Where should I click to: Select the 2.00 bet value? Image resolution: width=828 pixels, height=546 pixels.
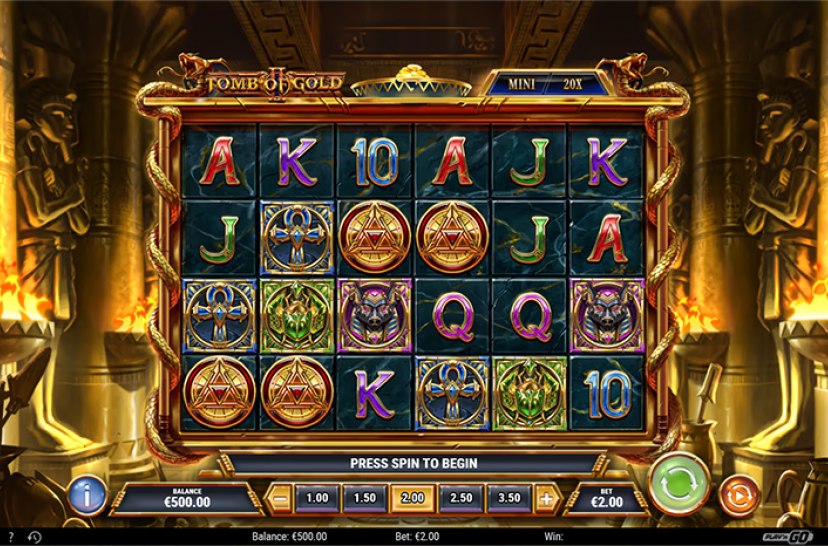[x=412, y=497]
